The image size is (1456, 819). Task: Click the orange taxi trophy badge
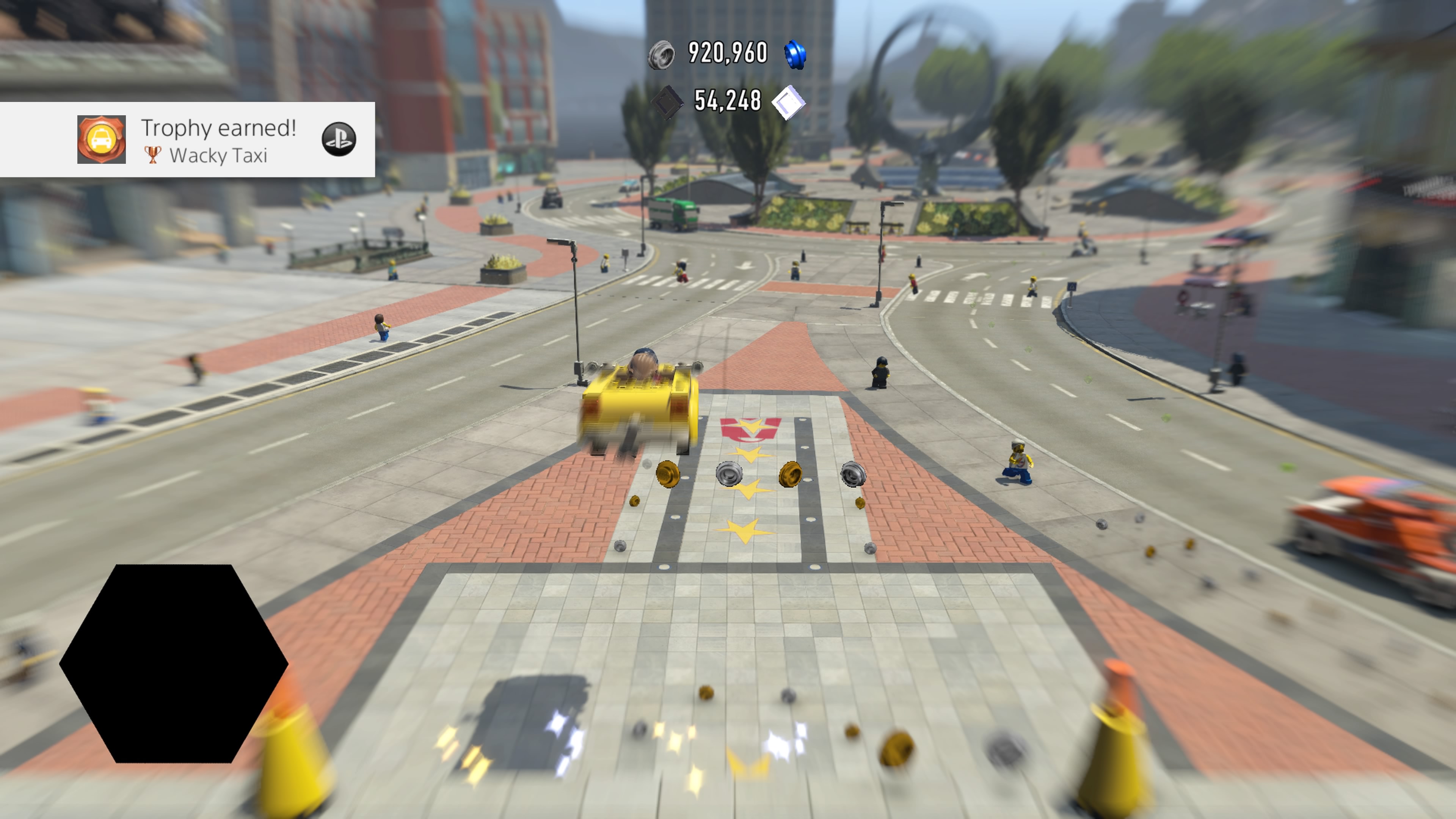click(101, 140)
